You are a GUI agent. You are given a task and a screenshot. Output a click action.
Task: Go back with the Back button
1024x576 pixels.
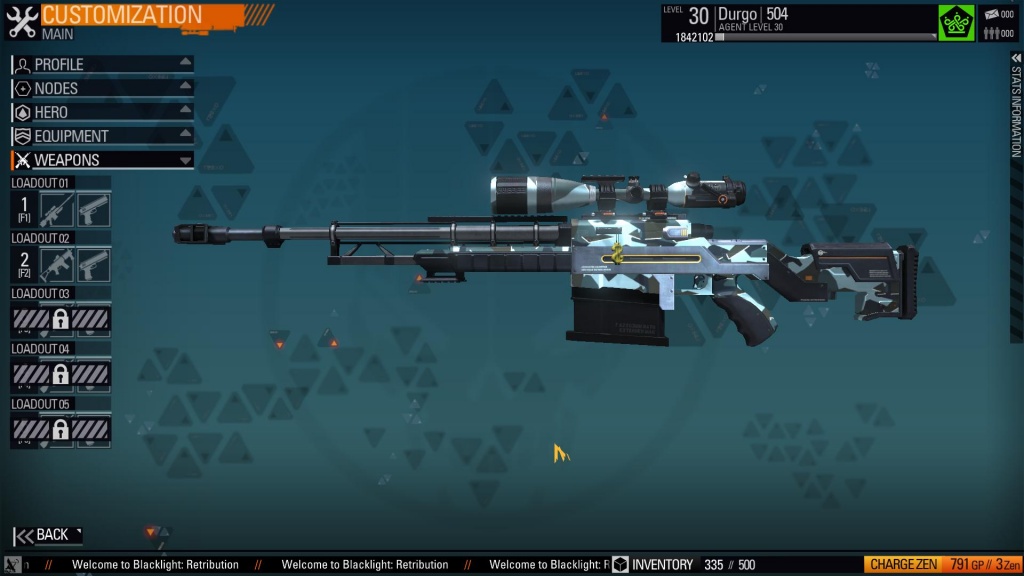(x=47, y=535)
